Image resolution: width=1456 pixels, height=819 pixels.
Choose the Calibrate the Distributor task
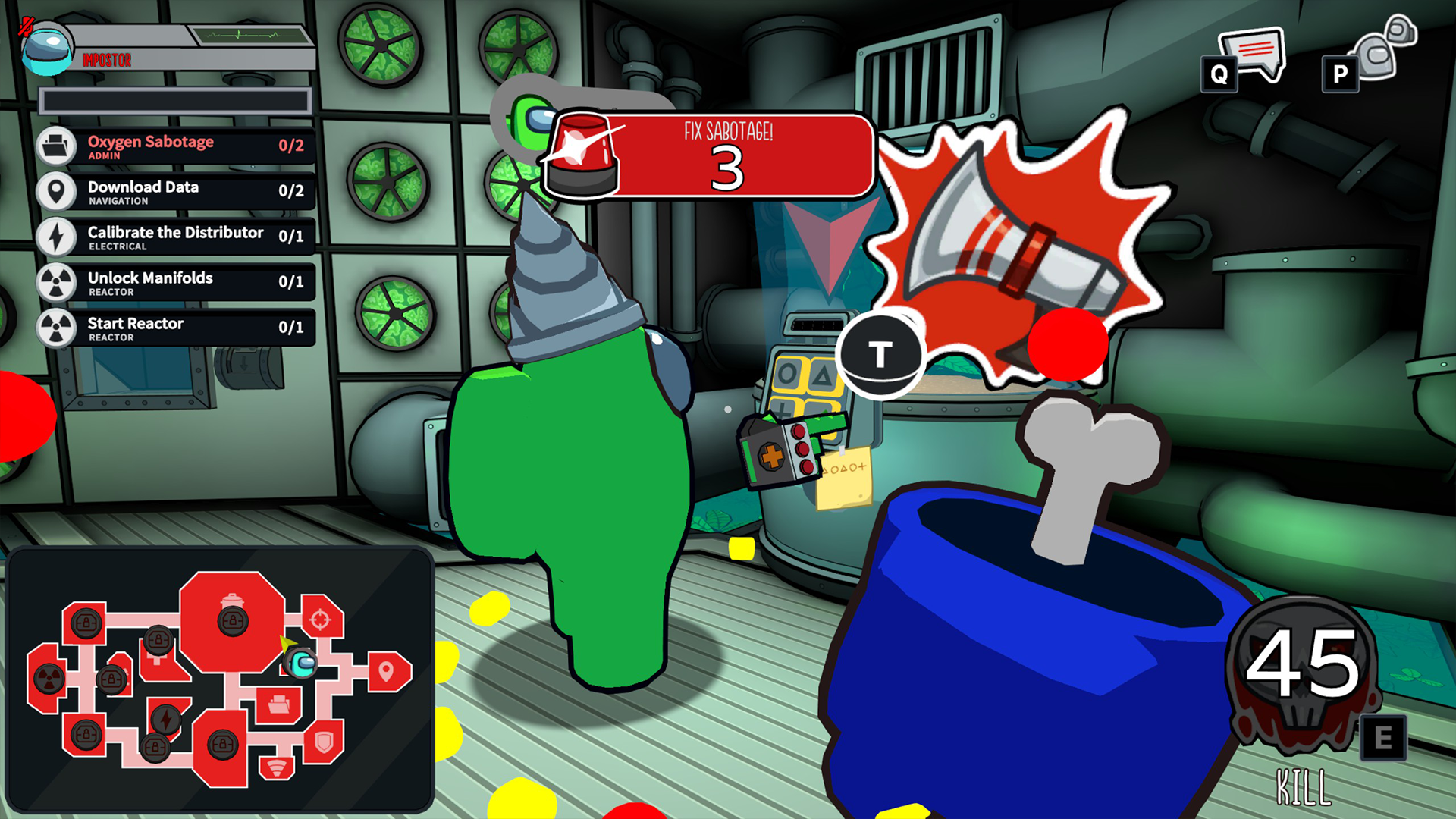click(x=176, y=237)
